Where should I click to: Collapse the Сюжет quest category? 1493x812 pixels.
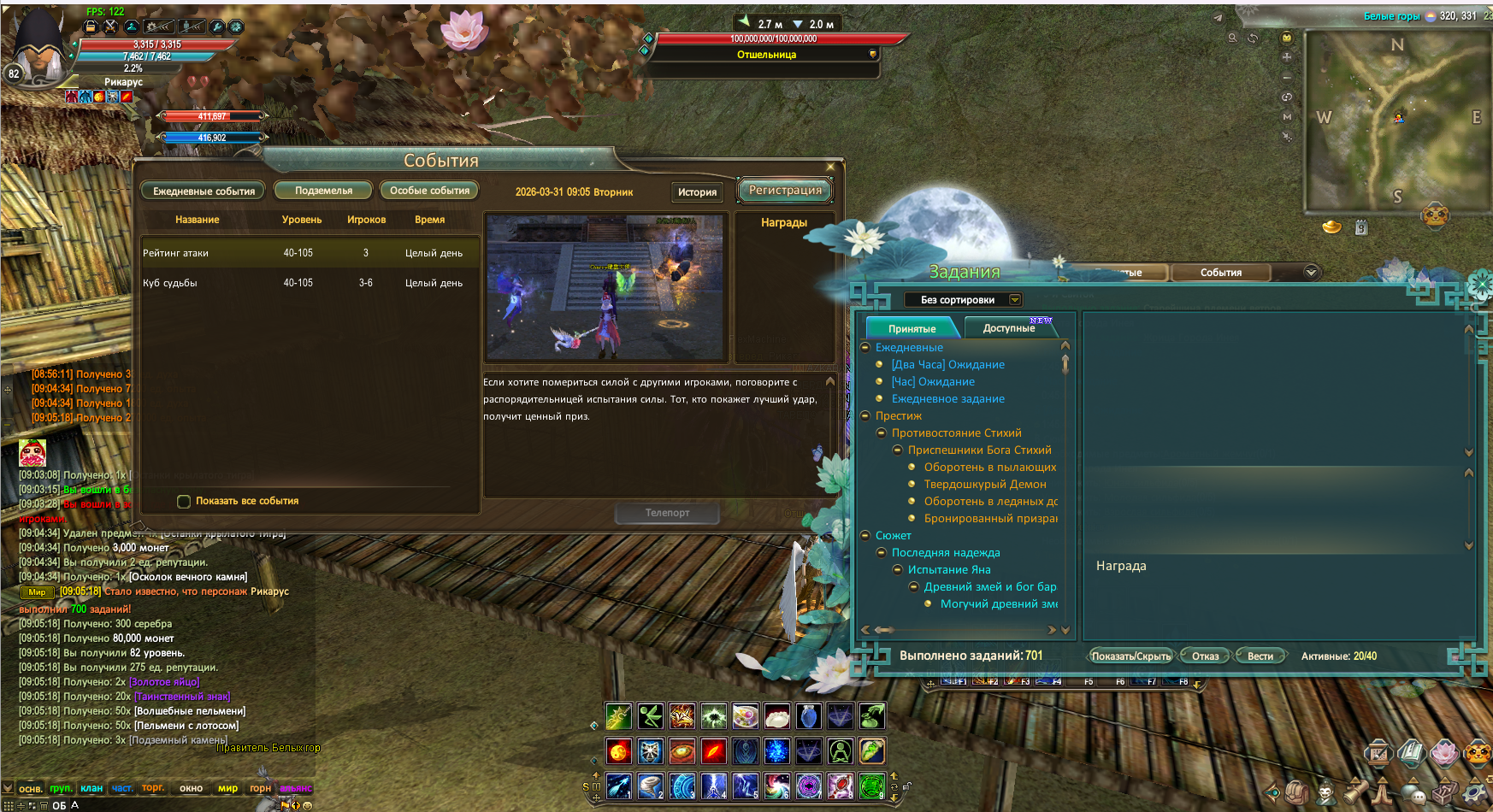tap(865, 536)
